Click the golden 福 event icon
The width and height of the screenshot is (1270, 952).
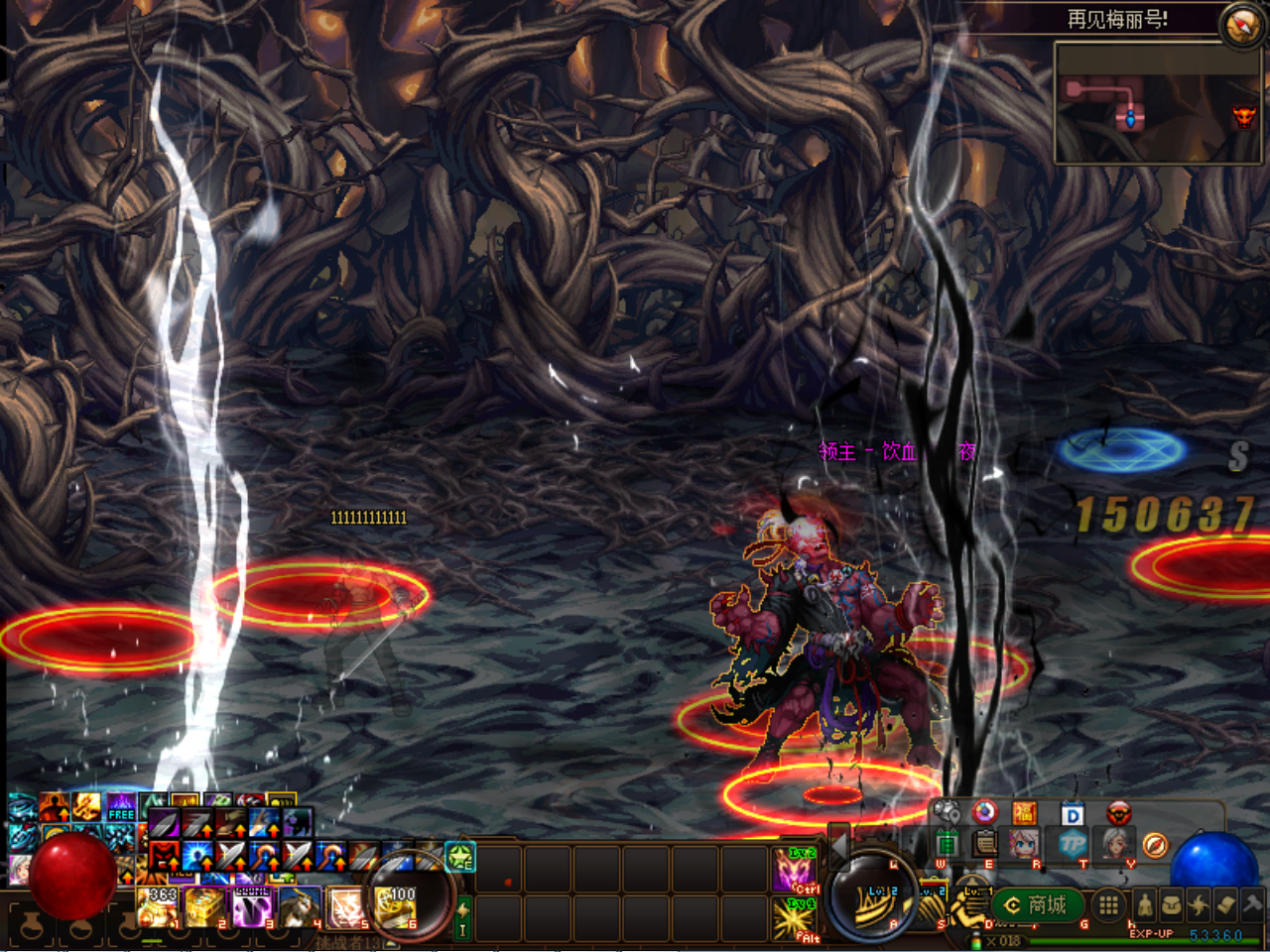(x=1023, y=812)
